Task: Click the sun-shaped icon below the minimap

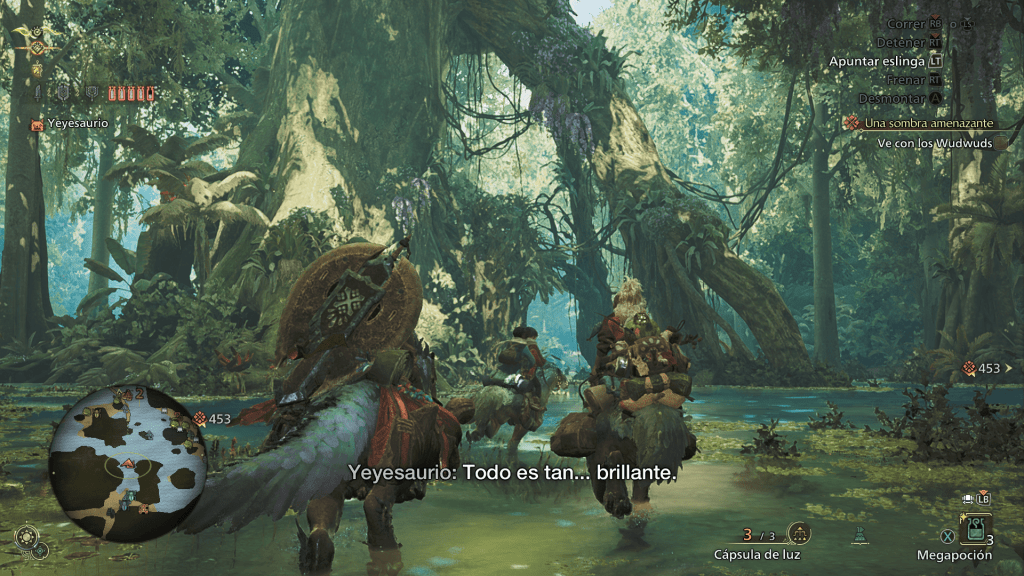Action: click(x=25, y=535)
